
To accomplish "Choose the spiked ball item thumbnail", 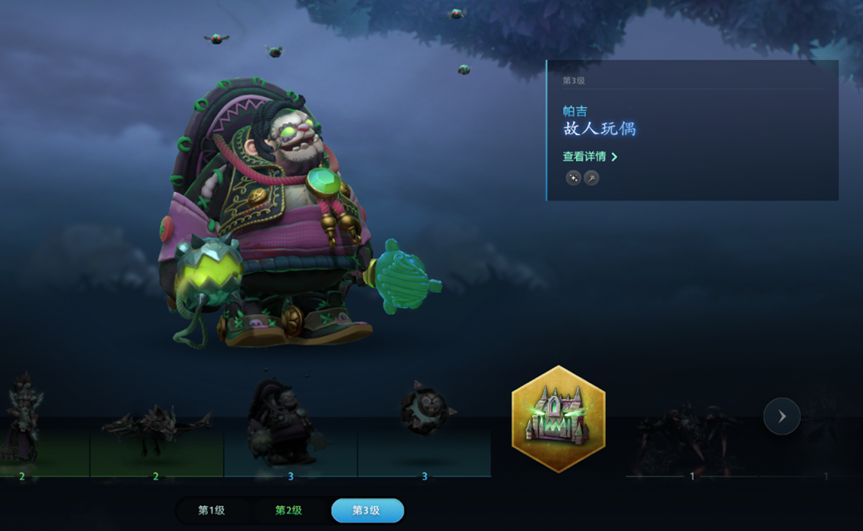I will [424, 413].
